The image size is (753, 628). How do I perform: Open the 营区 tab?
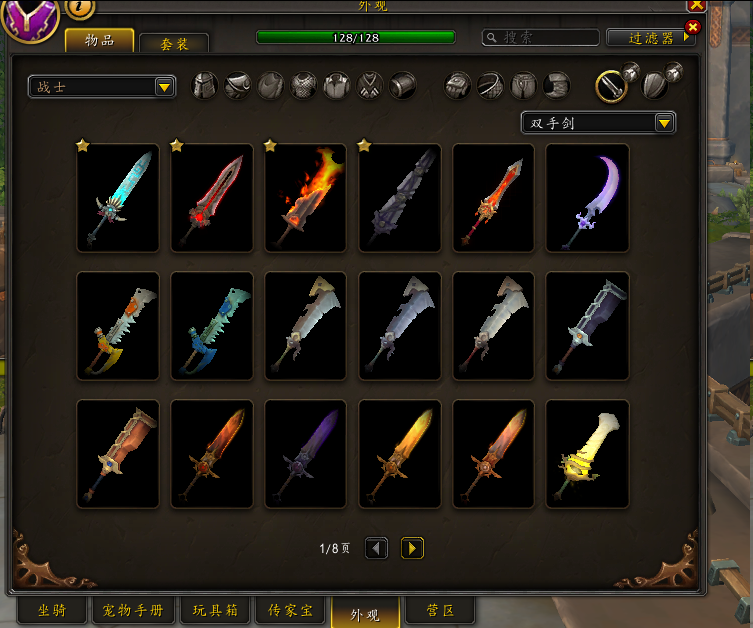(x=440, y=610)
